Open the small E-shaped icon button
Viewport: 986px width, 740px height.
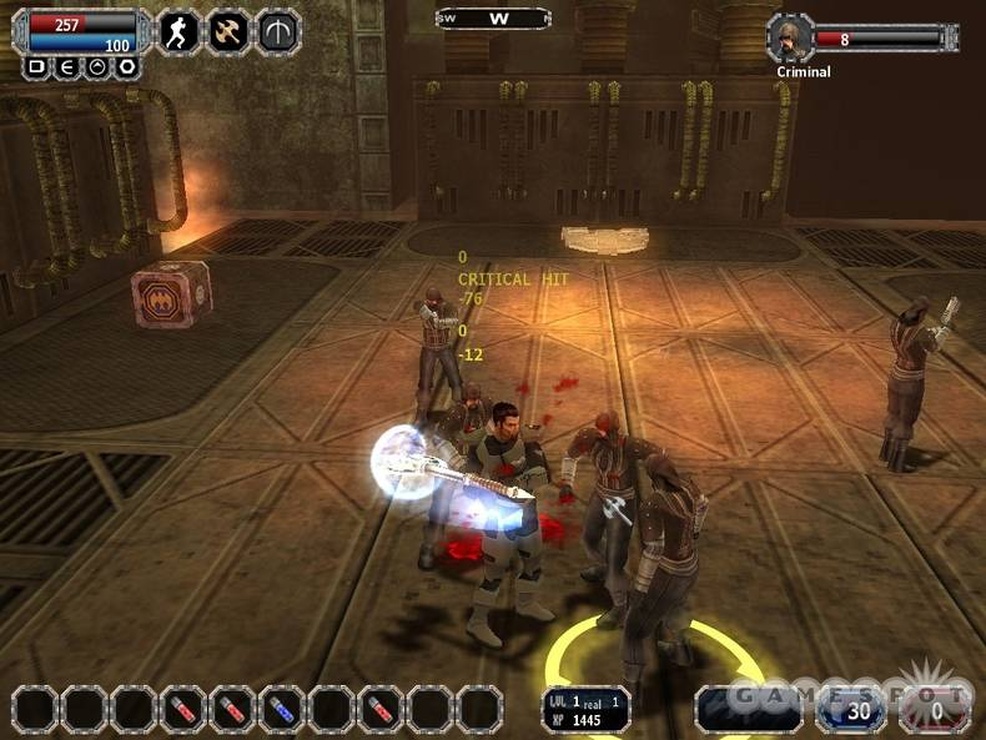(x=67, y=67)
